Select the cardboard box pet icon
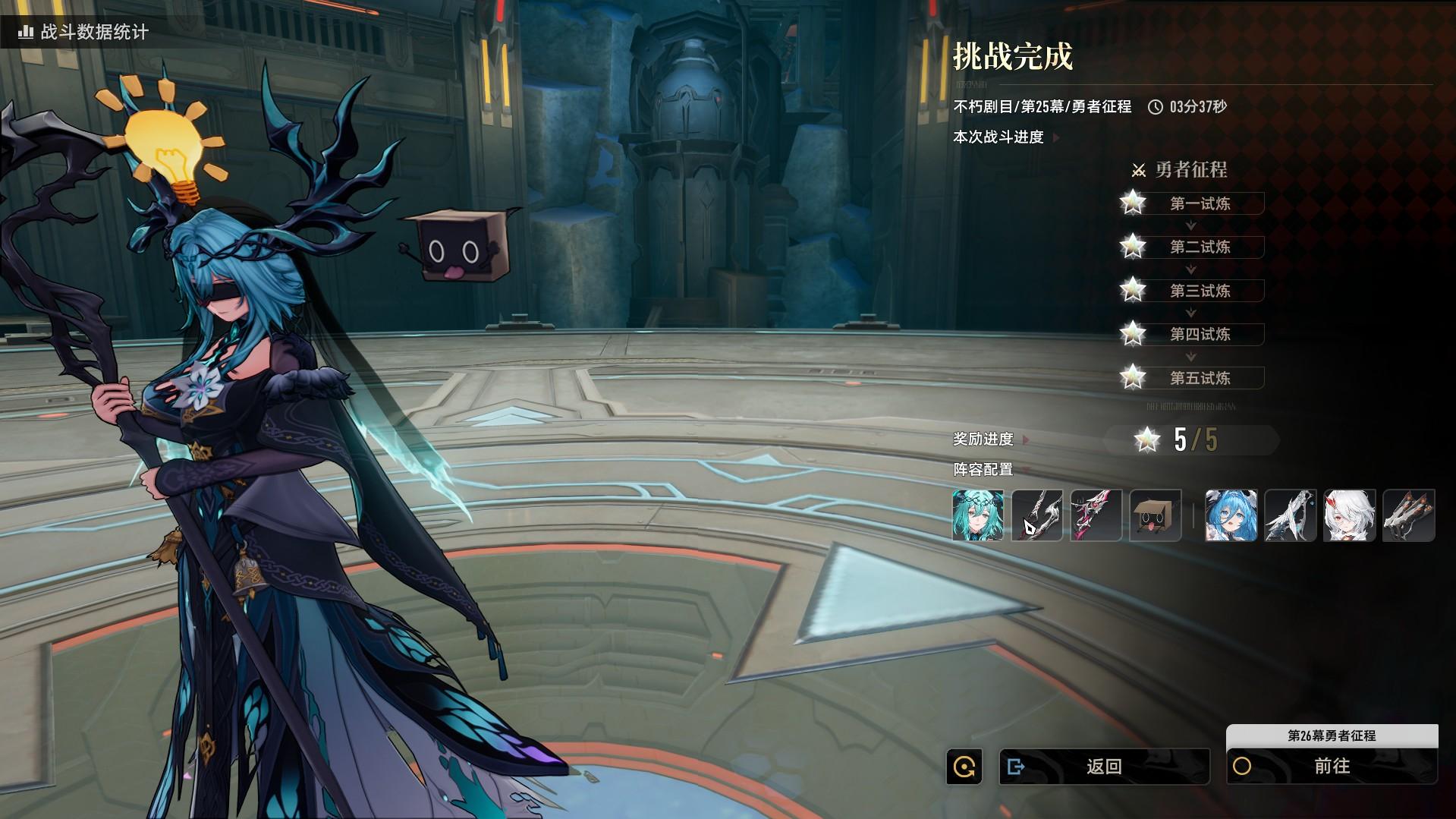This screenshot has height=819, width=1456. pos(1156,515)
